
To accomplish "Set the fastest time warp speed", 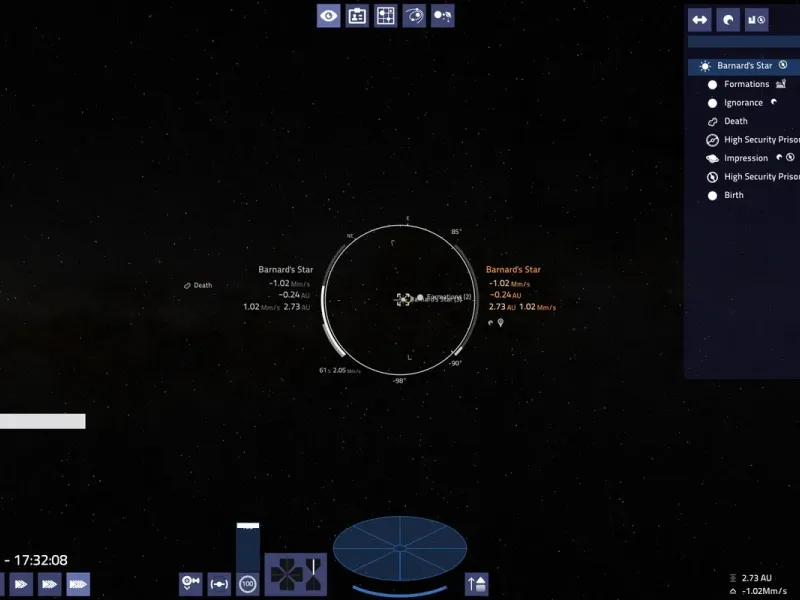I will coord(78,584).
